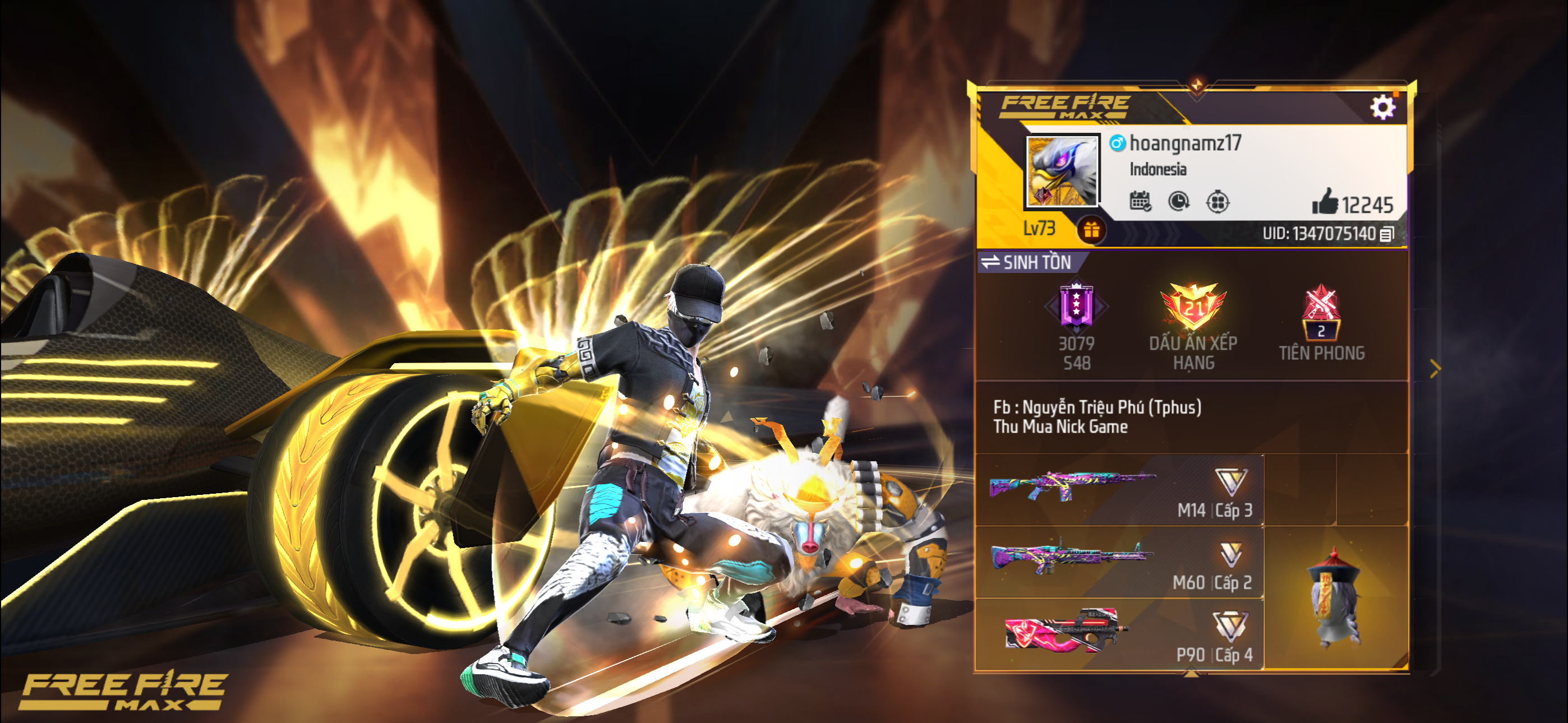Like the profile with the thumbs-up
The height and width of the screenshot is (723, 1568).
pyautogui.click(x=1325, y=202)
